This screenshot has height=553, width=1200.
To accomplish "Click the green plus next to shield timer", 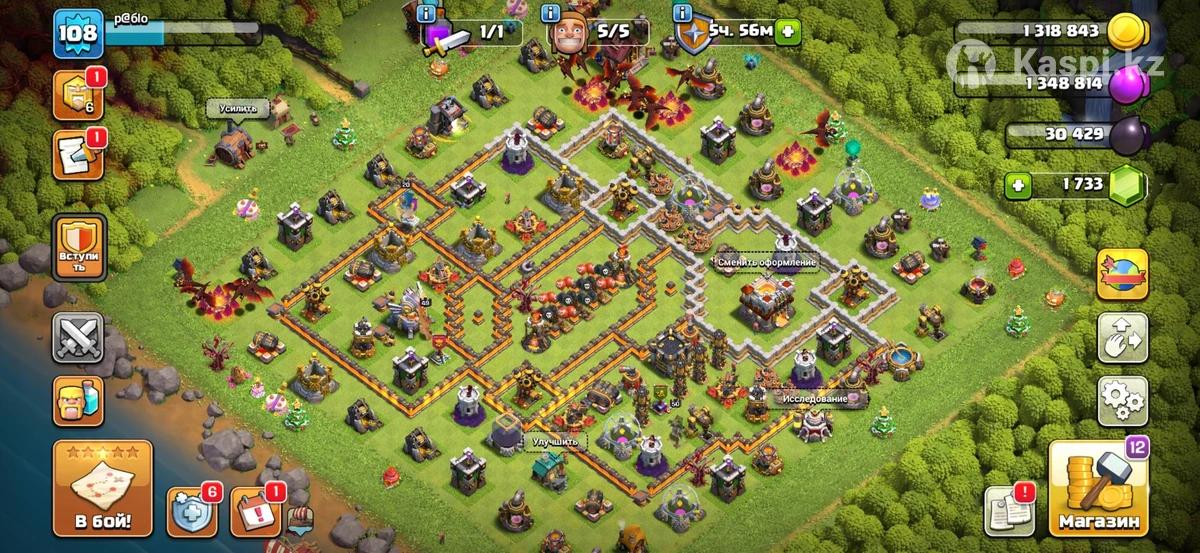I will (788, 31).
